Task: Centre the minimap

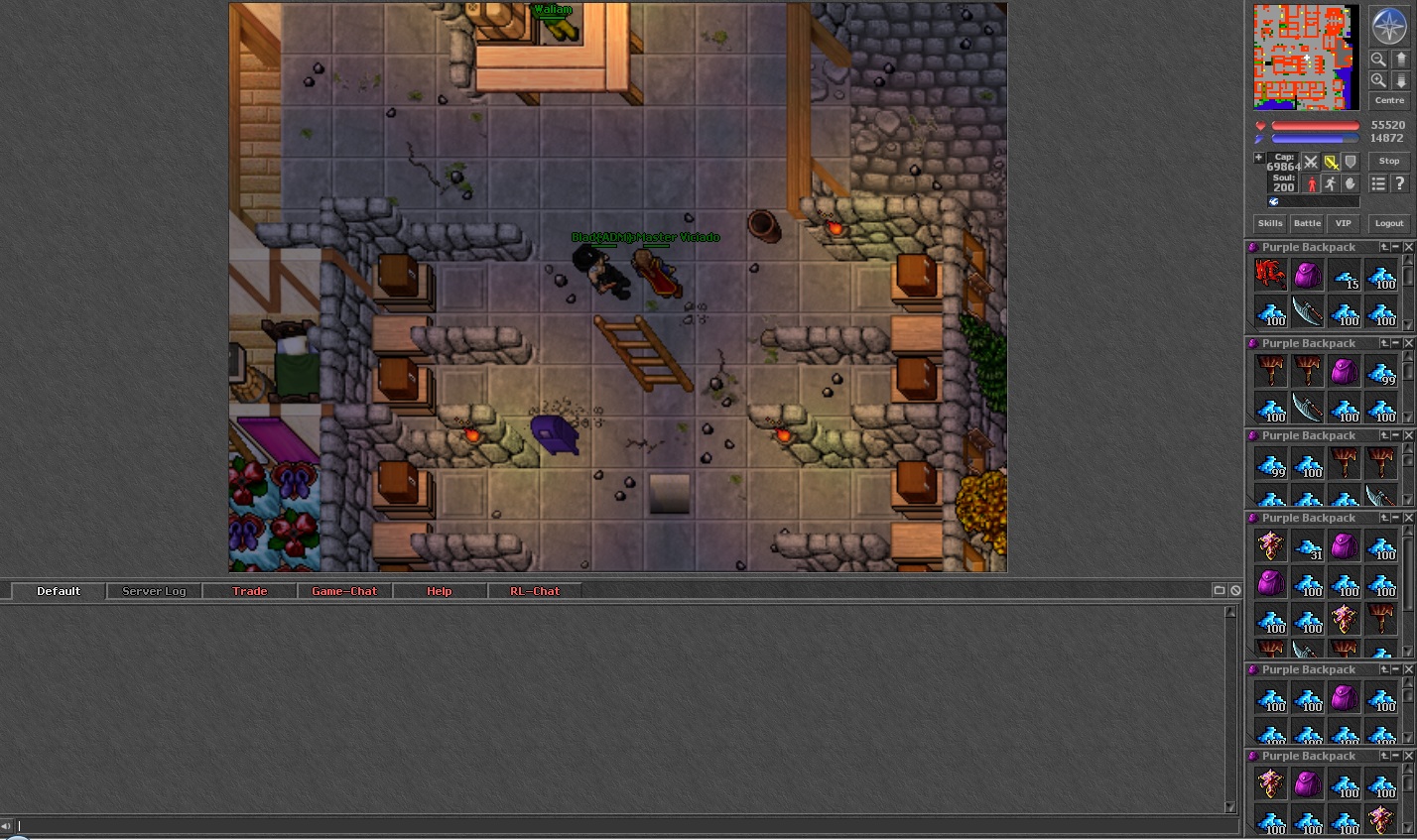Action: pos(1388,100)
